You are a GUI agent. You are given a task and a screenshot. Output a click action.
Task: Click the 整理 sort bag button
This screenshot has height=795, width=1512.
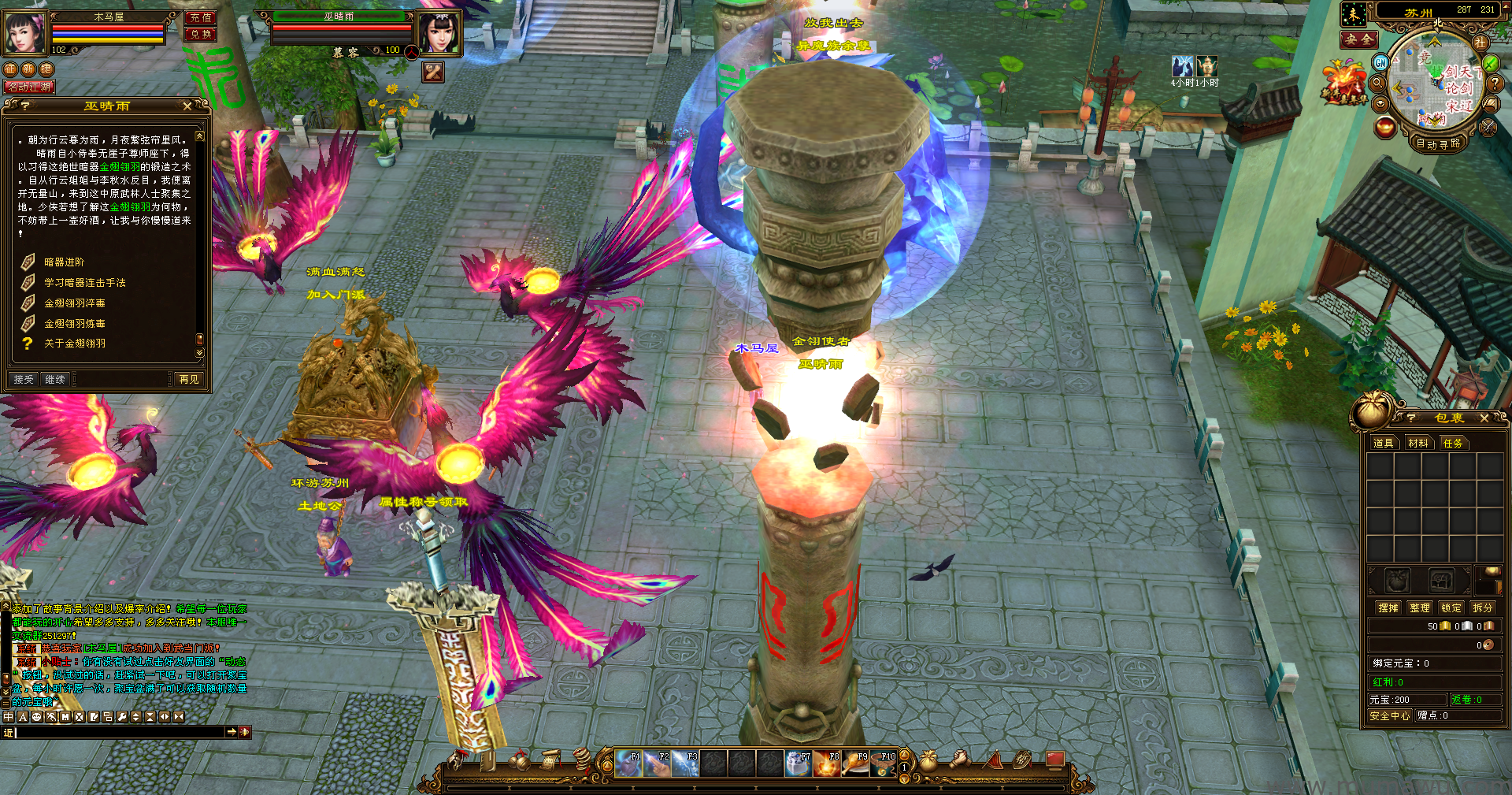(x=1420, y=608)
